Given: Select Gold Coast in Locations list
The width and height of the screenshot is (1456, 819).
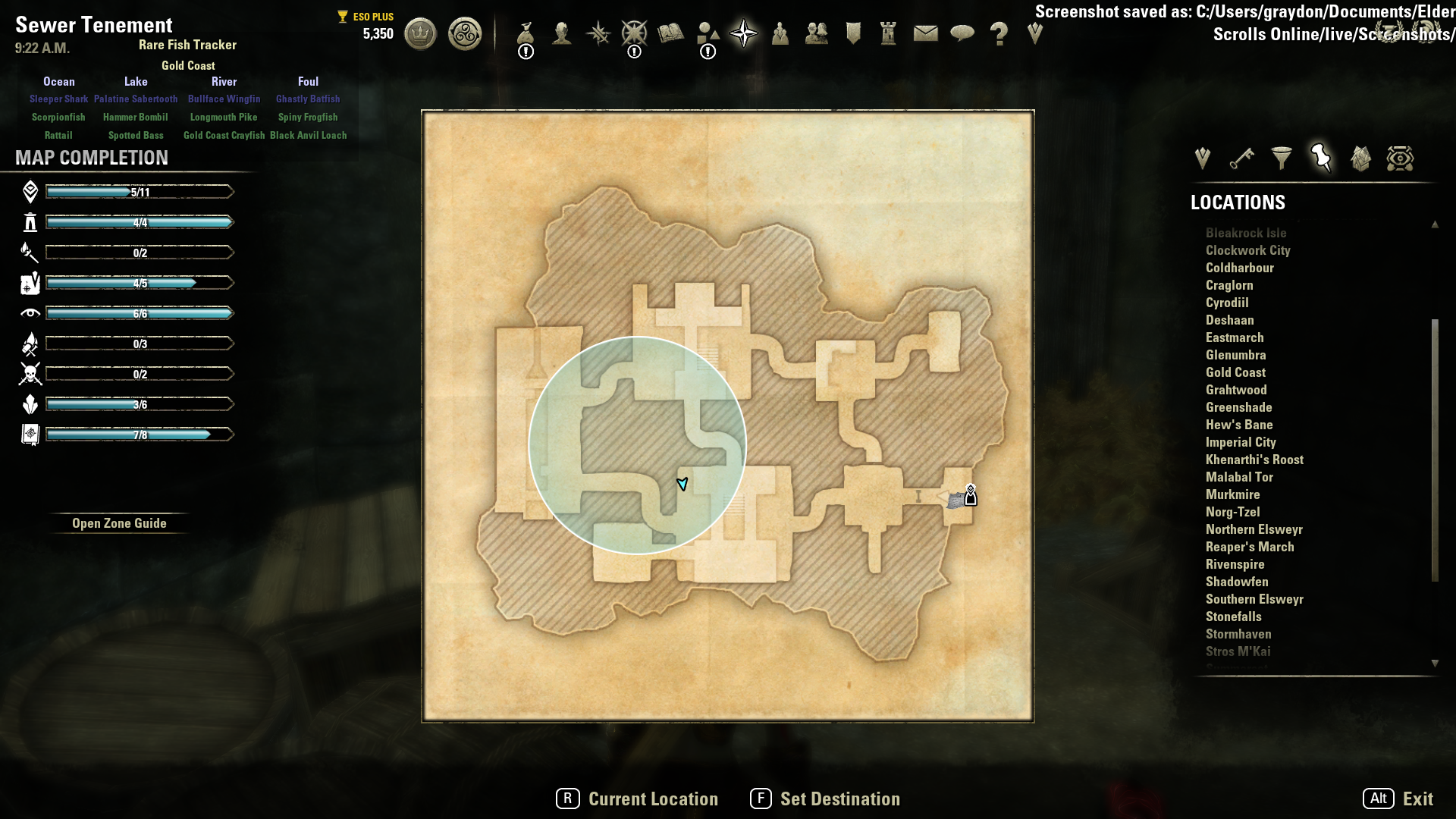Looking at the screenshot, I should point(1235,372).
